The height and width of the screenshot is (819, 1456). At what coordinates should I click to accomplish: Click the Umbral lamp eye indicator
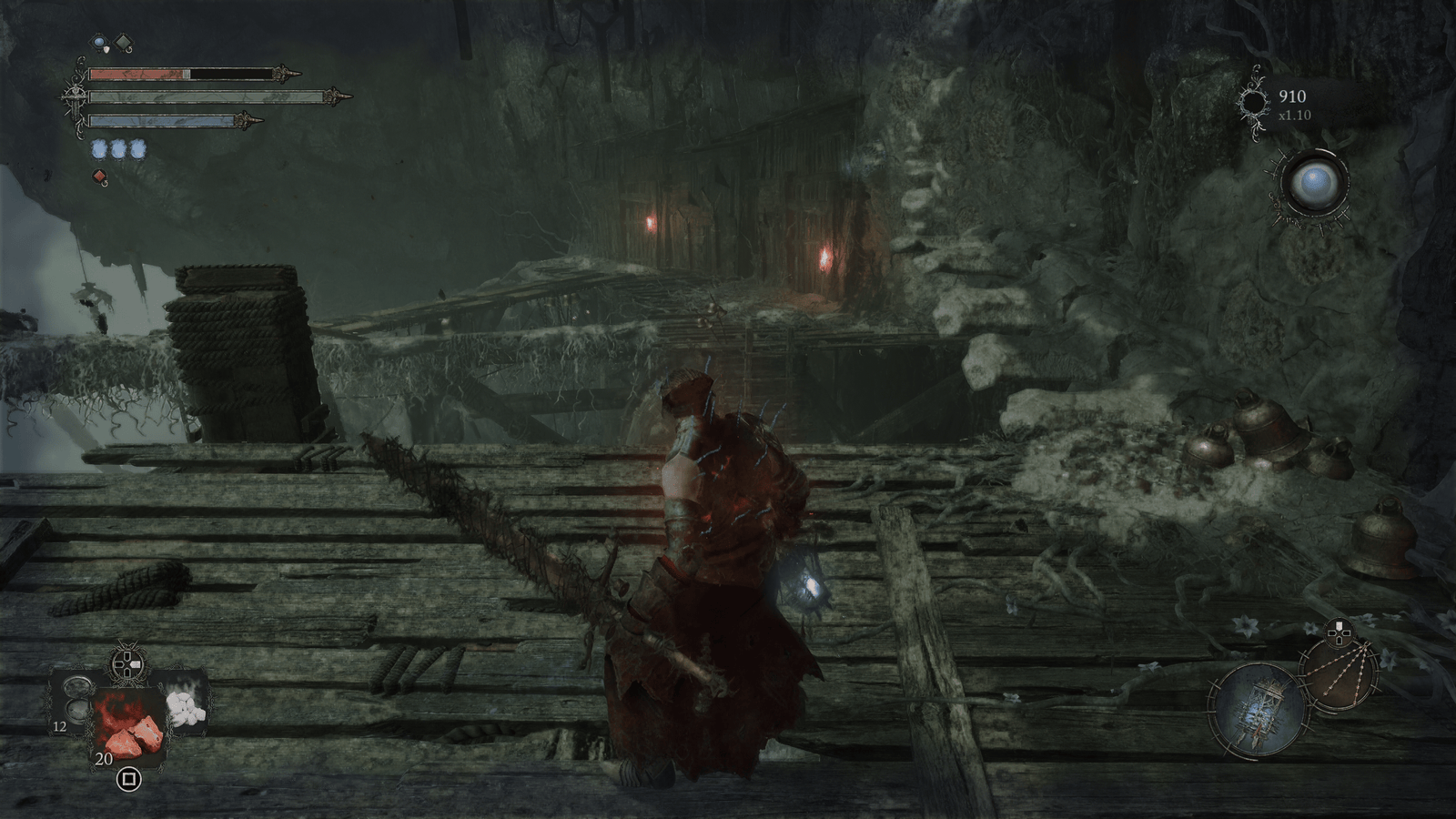tap(1315, 181)
